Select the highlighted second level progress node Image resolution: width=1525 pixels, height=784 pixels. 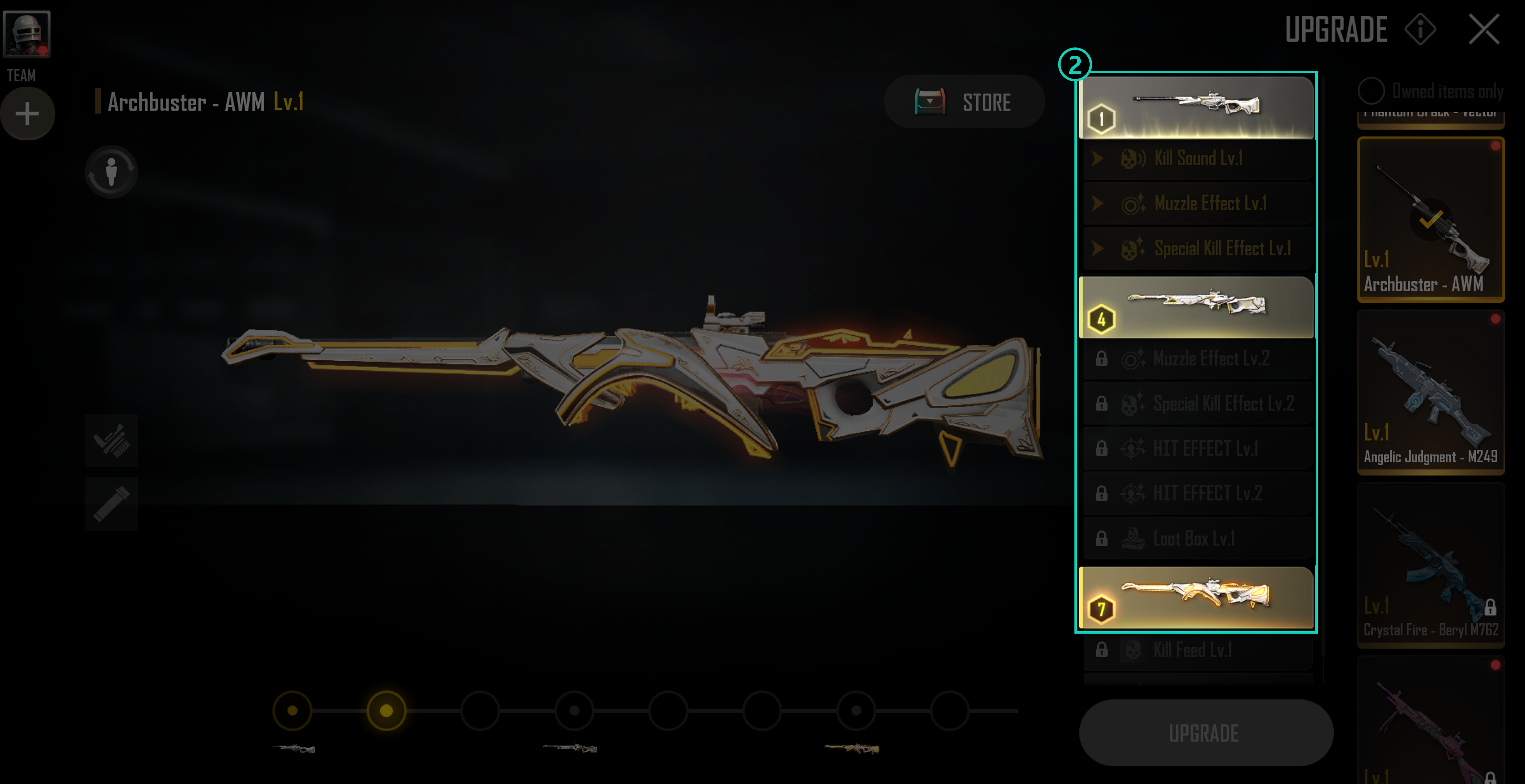coord(386,711)
